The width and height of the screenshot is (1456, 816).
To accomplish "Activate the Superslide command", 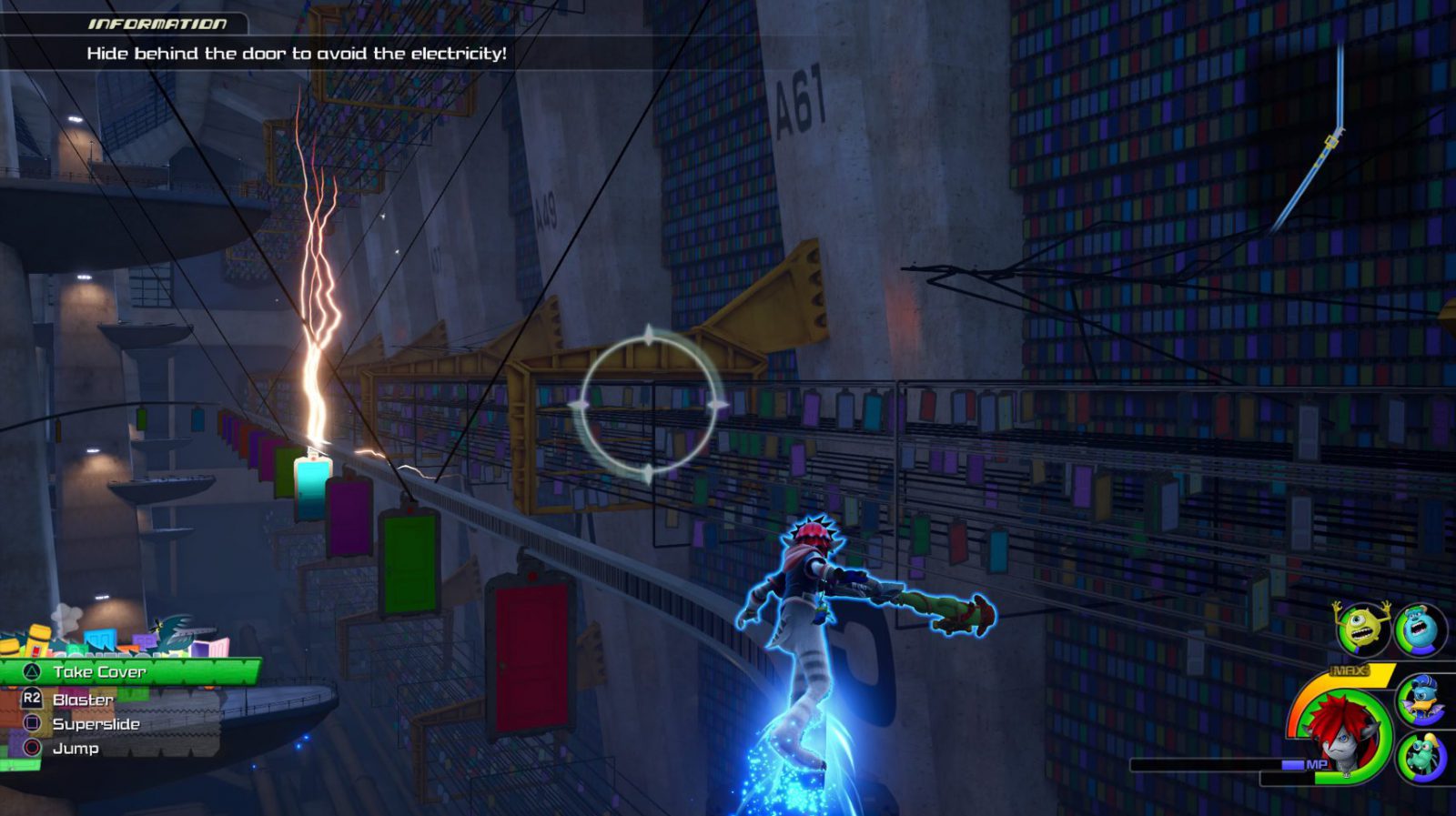I will (x=96, y=724).
